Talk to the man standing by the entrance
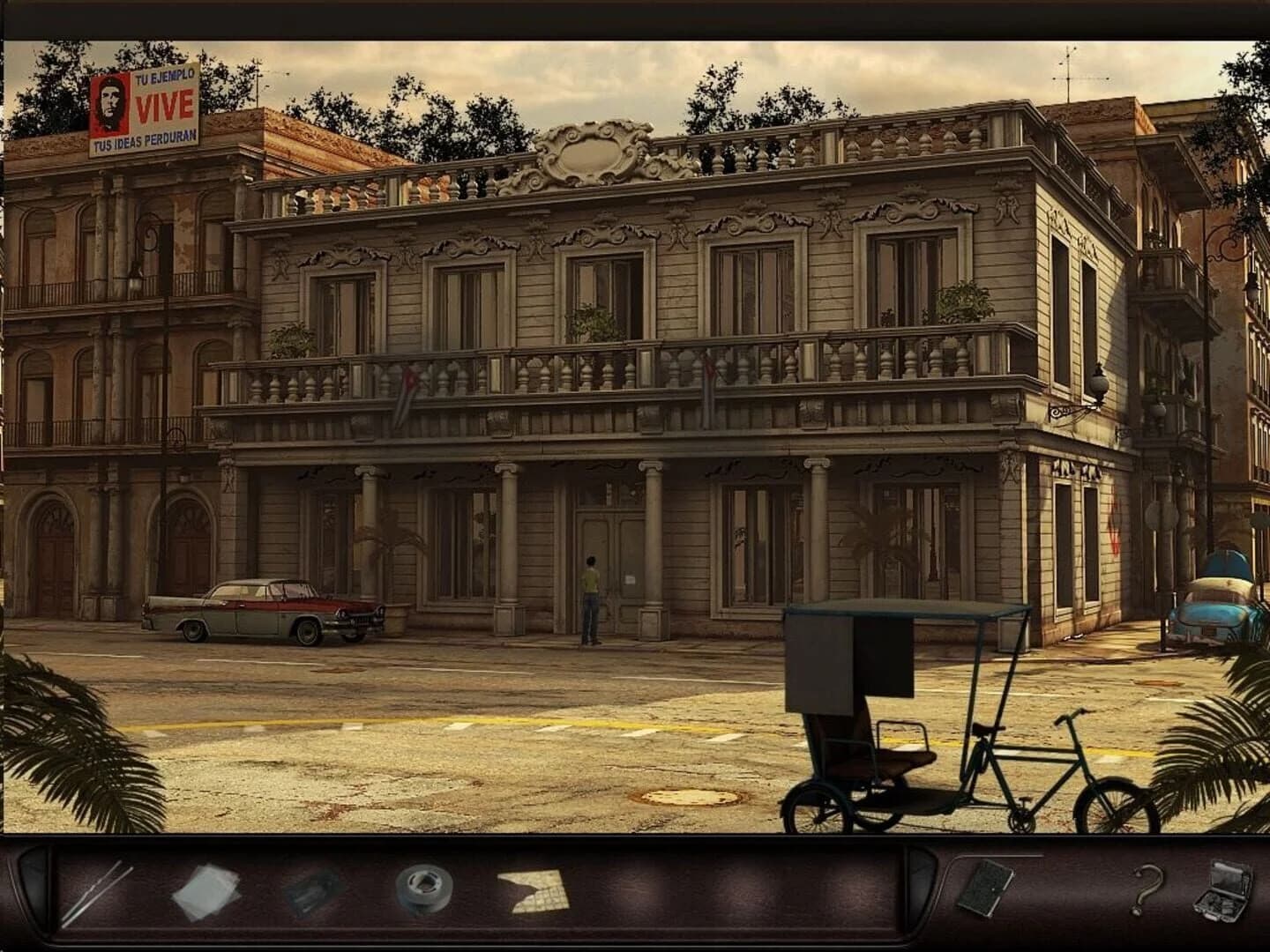This screenshot has height=952, width=1270. tap(589, 591)
